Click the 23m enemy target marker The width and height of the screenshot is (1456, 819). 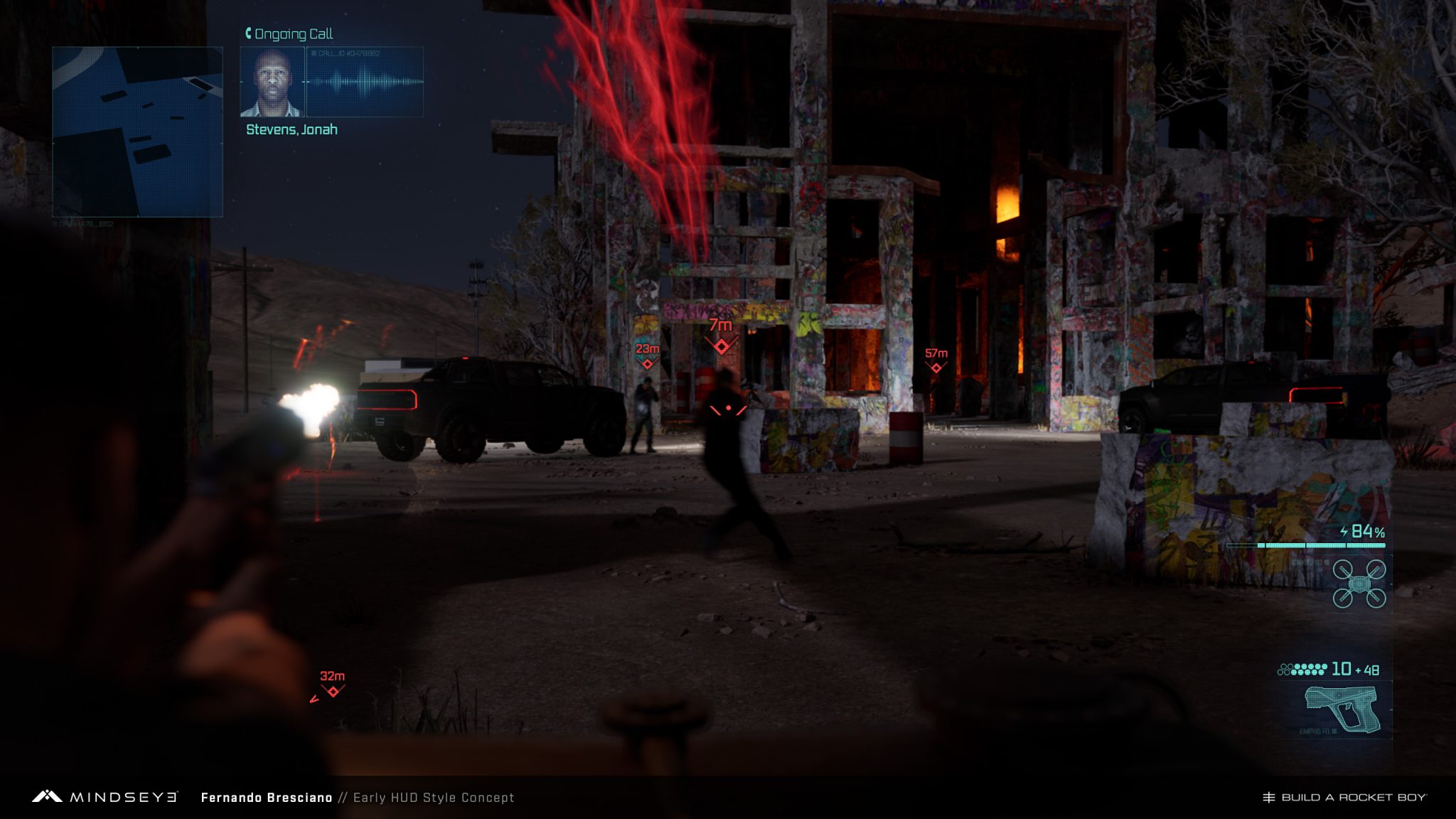point(647,364)
